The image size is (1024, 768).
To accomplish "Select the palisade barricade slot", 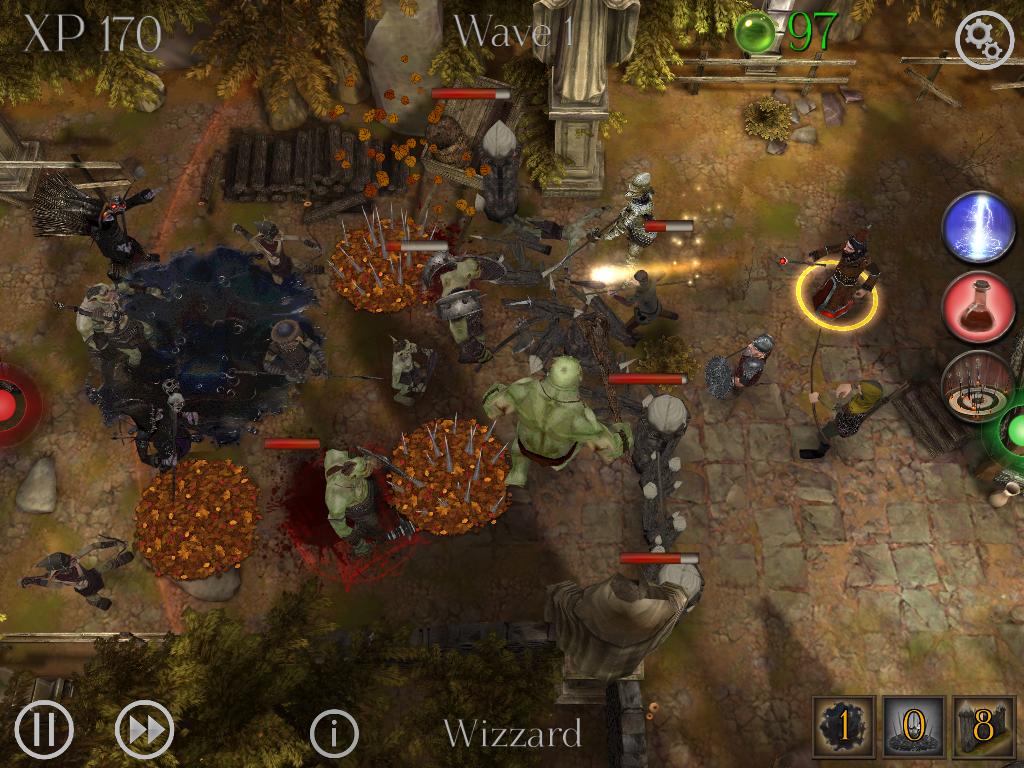I will [x=983, y=727].
